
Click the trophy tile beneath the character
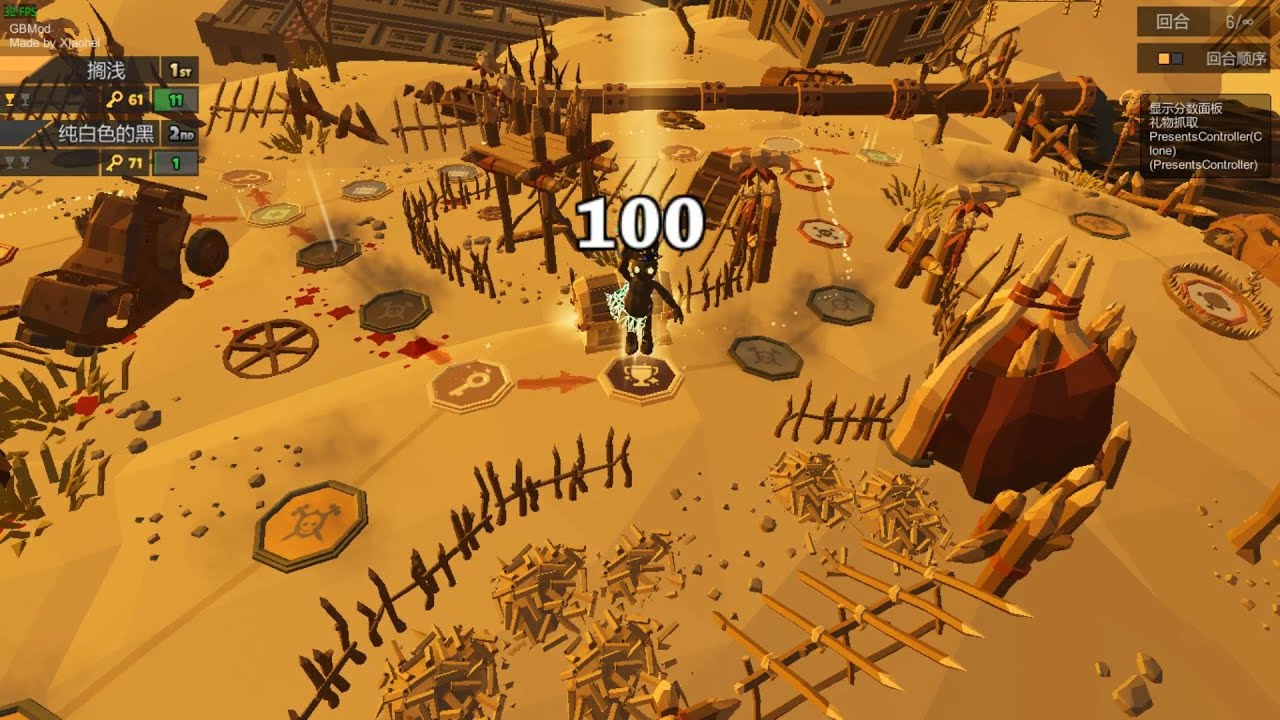coord(642,380)
